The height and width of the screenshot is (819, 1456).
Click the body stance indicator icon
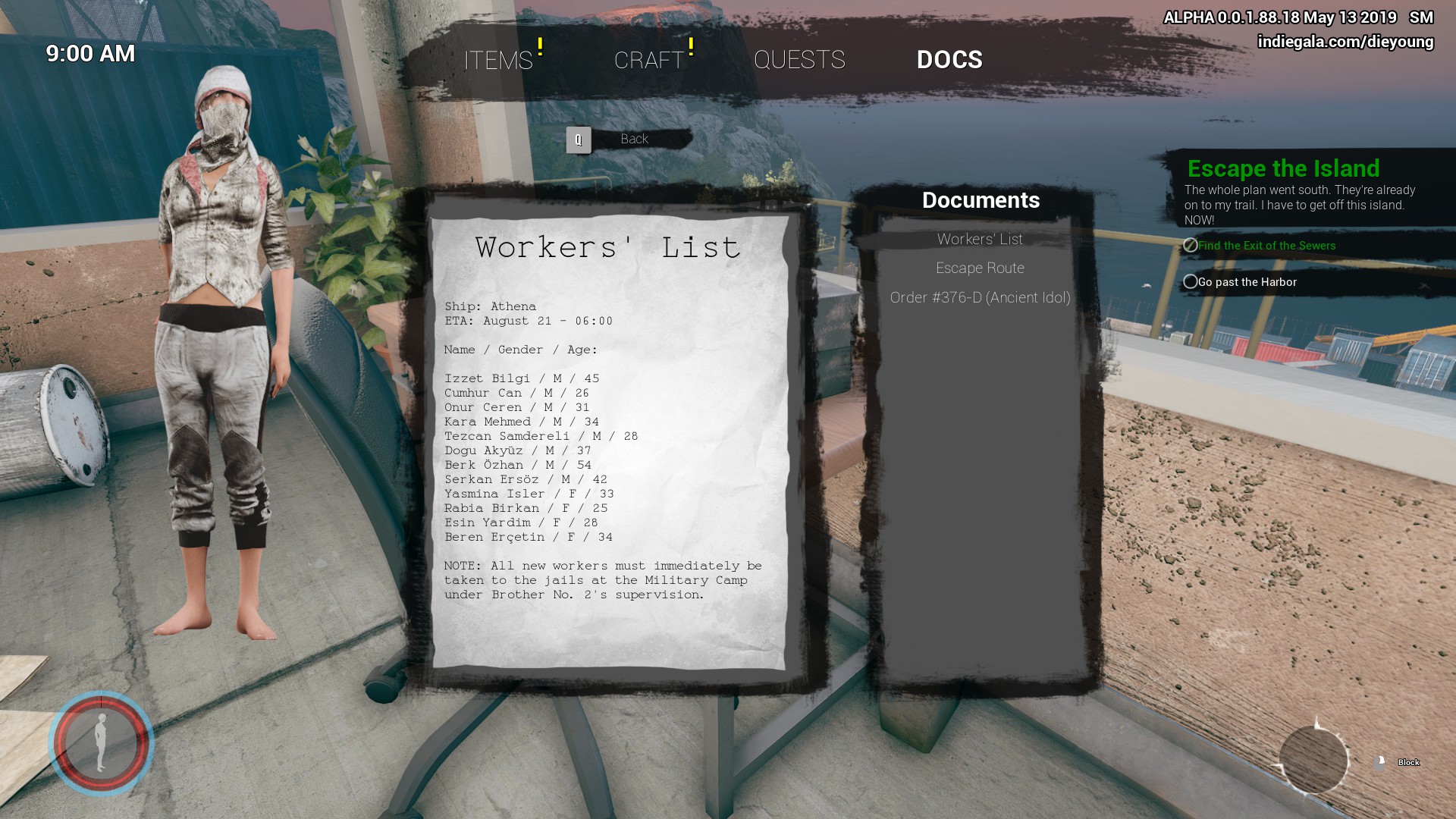(x=101, y=743)
